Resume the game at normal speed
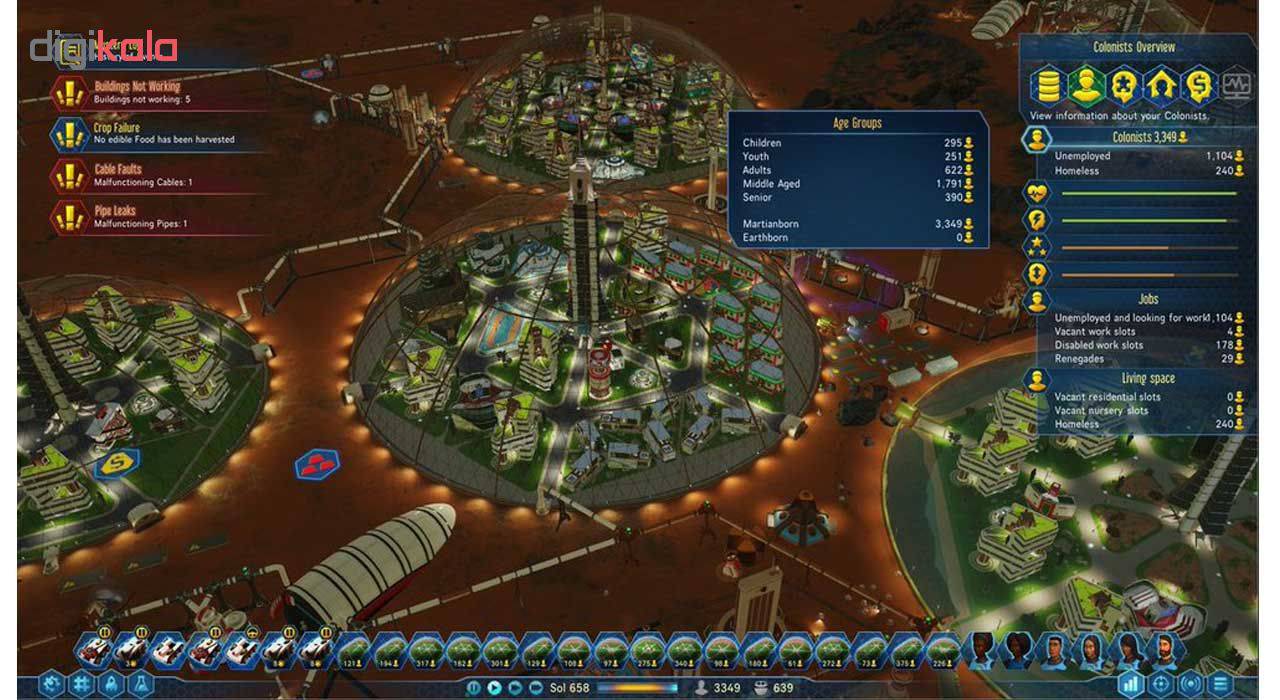 click(494, 688)
